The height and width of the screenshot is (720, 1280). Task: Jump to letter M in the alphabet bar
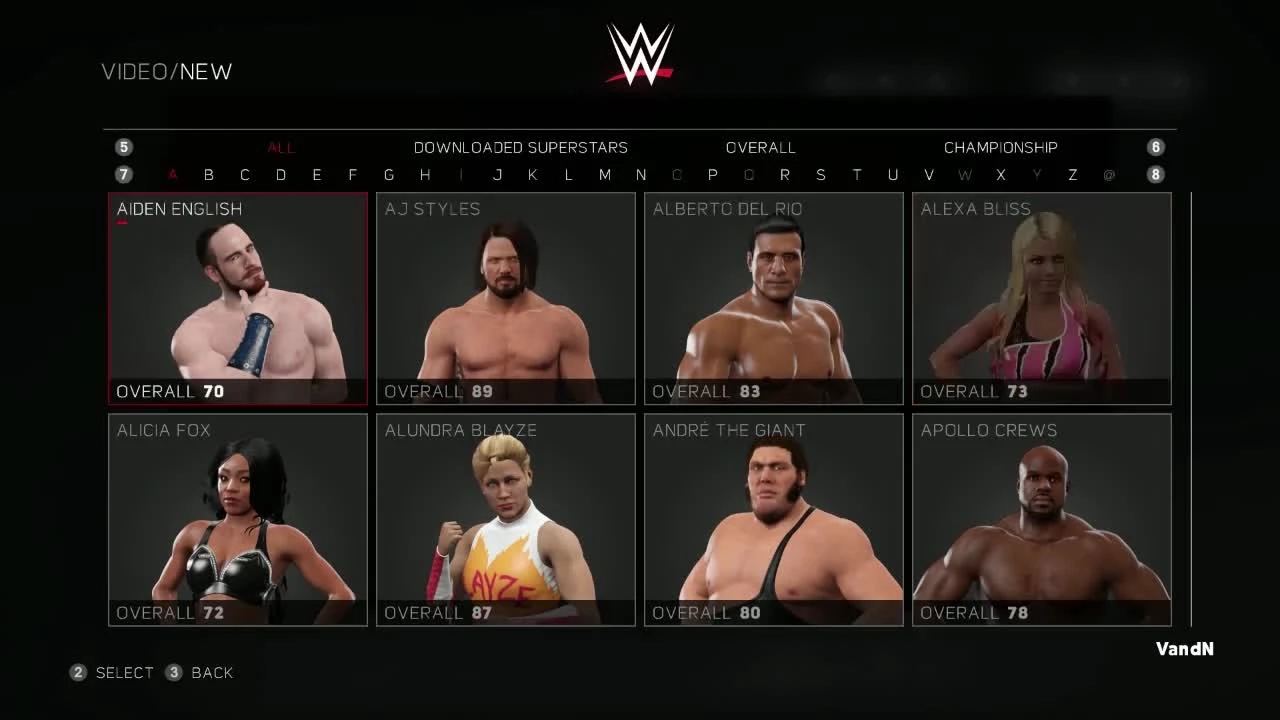click(604, 174)
